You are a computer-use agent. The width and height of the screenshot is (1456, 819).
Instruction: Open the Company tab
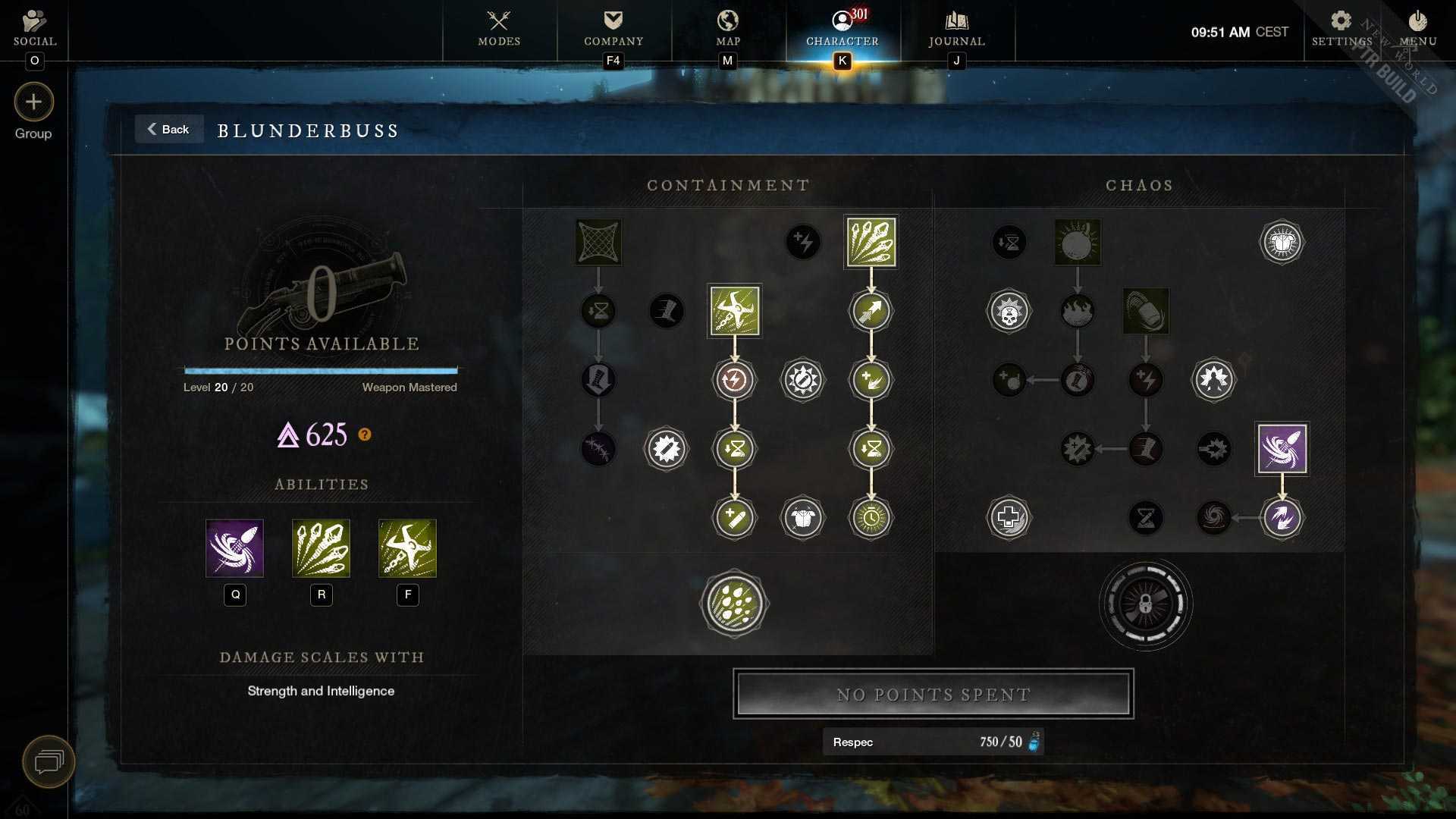click(613, 29)
